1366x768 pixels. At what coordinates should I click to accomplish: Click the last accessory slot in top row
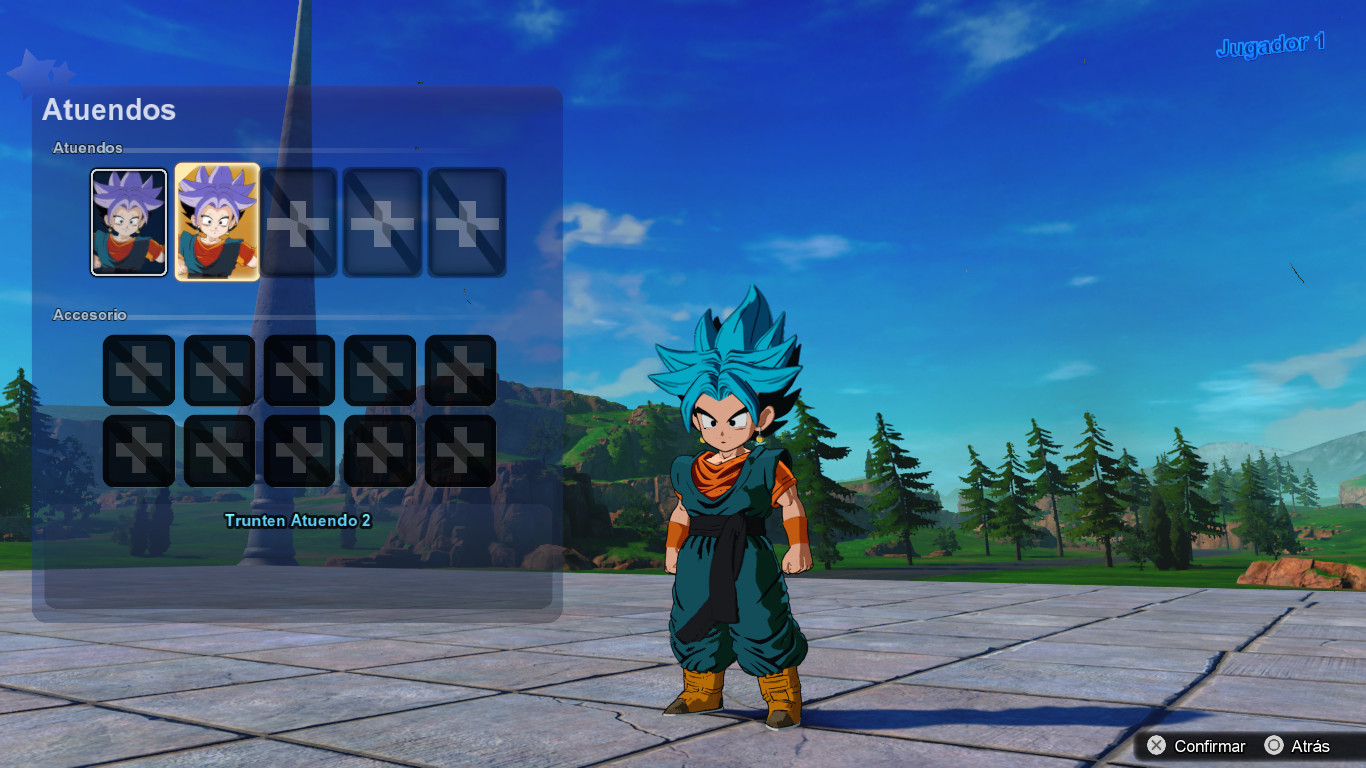click(459, 369)
